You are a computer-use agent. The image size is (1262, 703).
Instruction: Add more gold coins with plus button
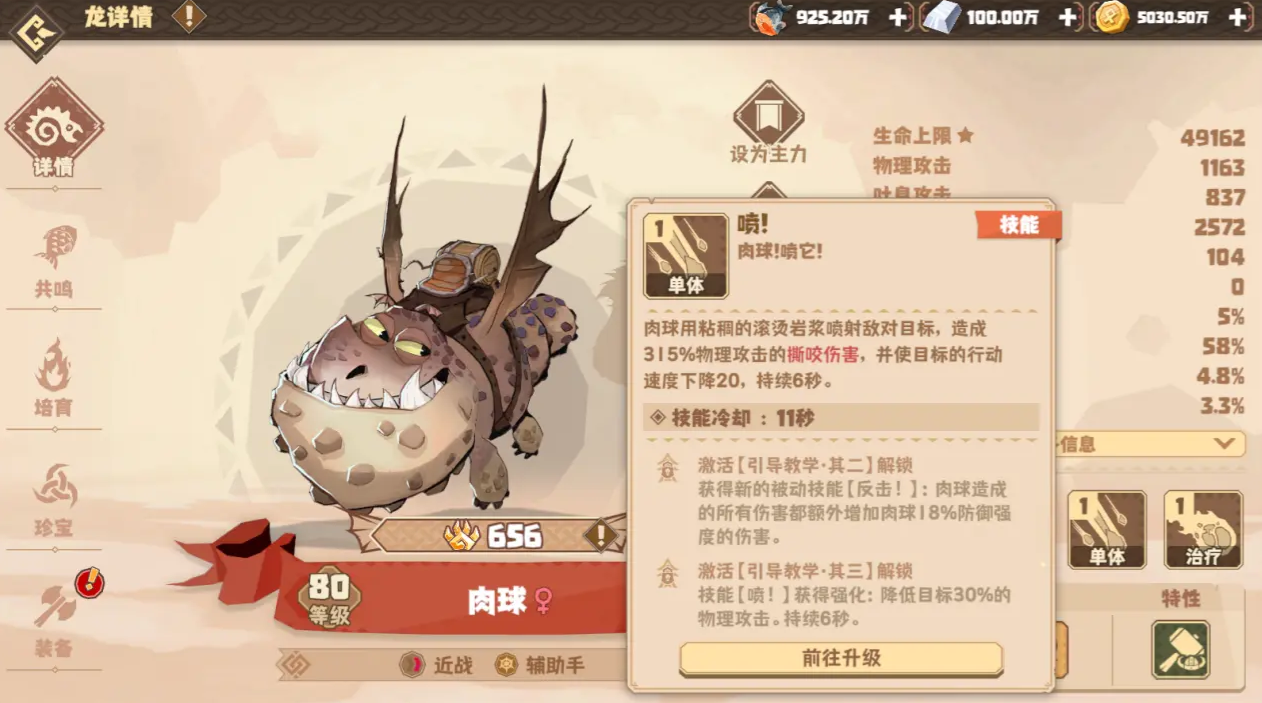1239,17
